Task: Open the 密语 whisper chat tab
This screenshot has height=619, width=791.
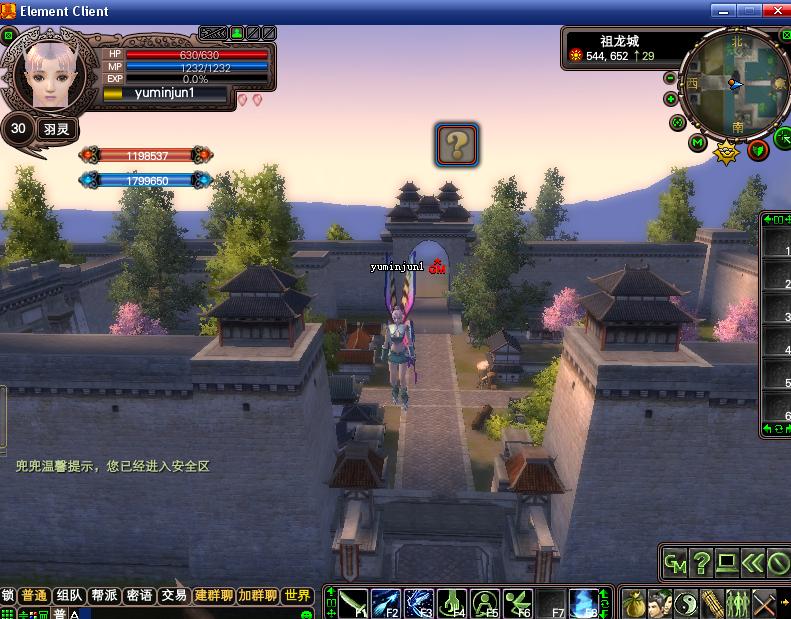Action: point(139,595)
